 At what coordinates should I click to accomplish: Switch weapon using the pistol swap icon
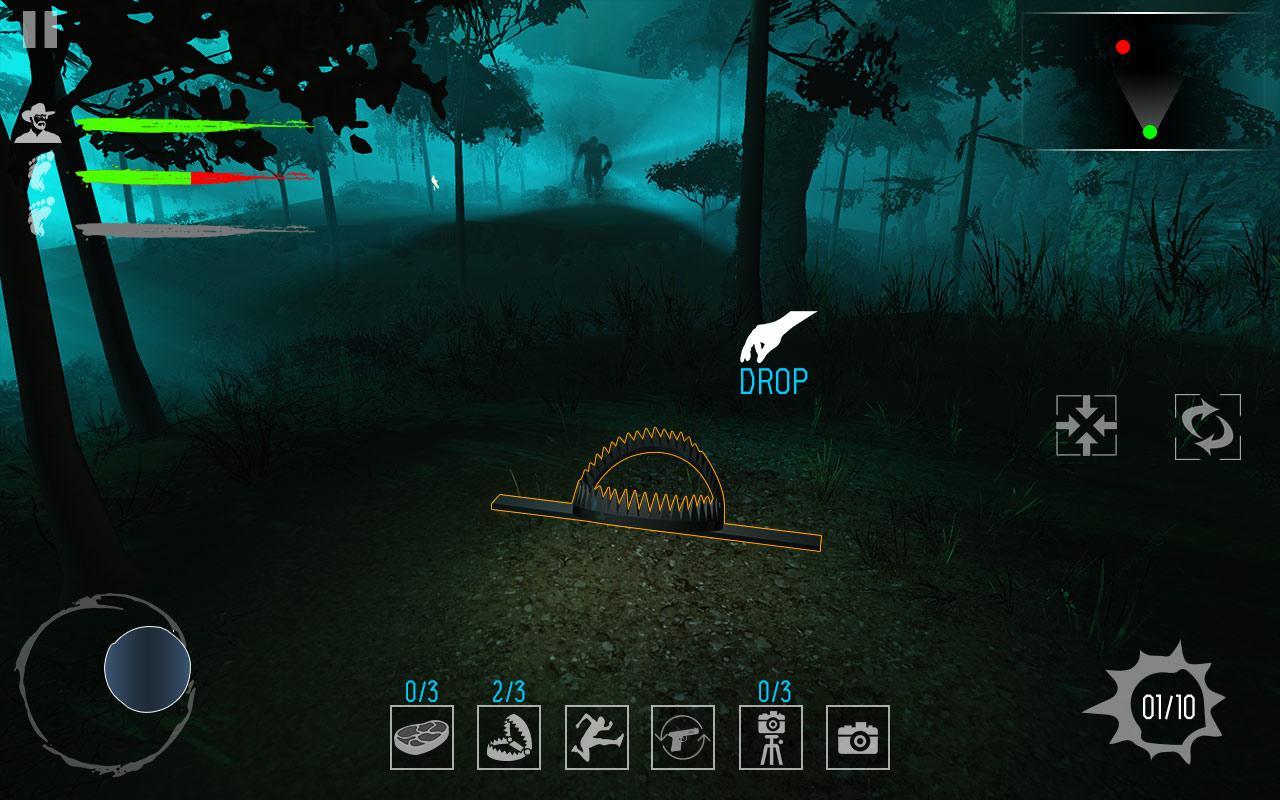tap(683, 737)
